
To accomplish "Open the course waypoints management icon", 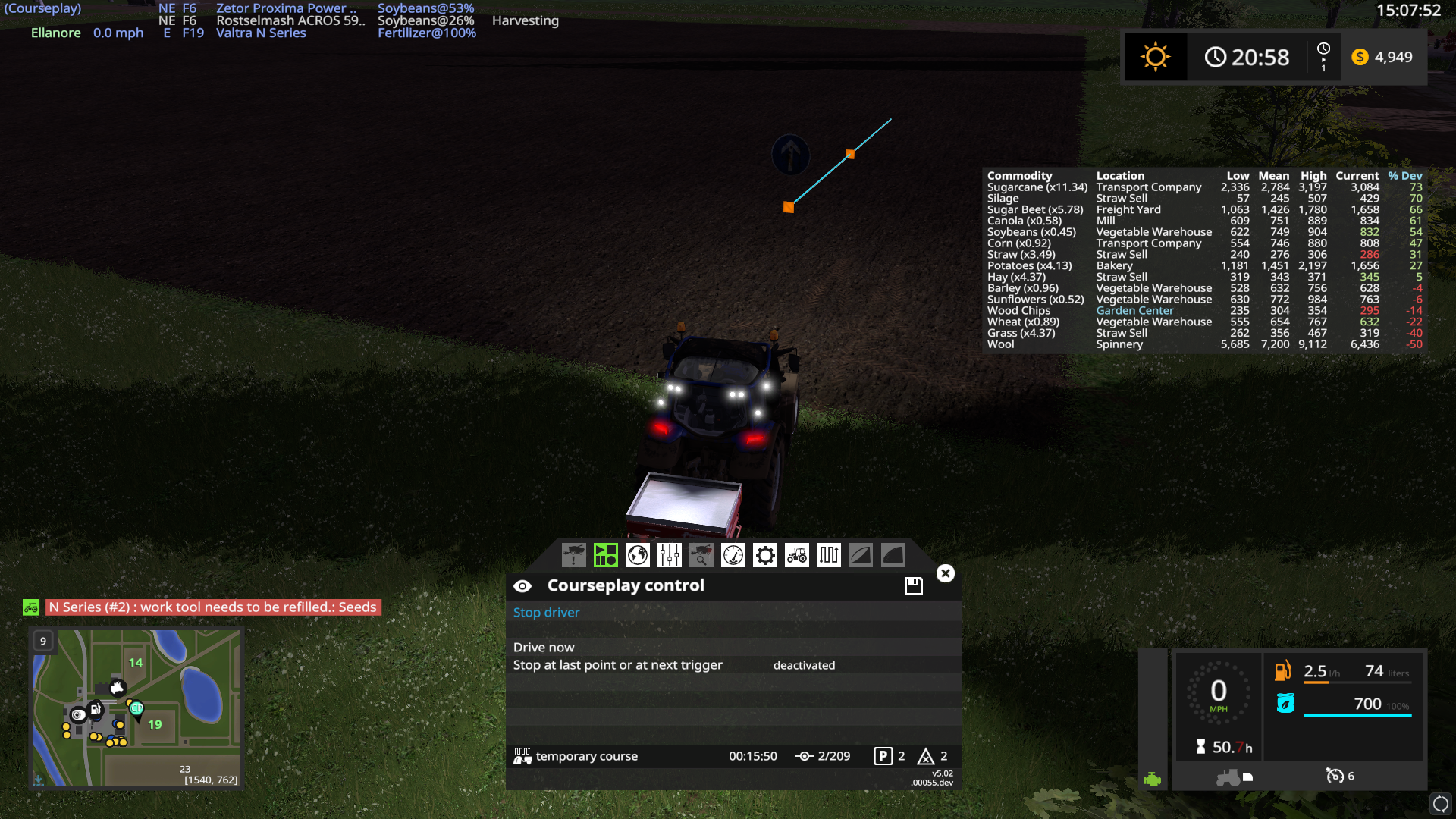I will [828, 554].
